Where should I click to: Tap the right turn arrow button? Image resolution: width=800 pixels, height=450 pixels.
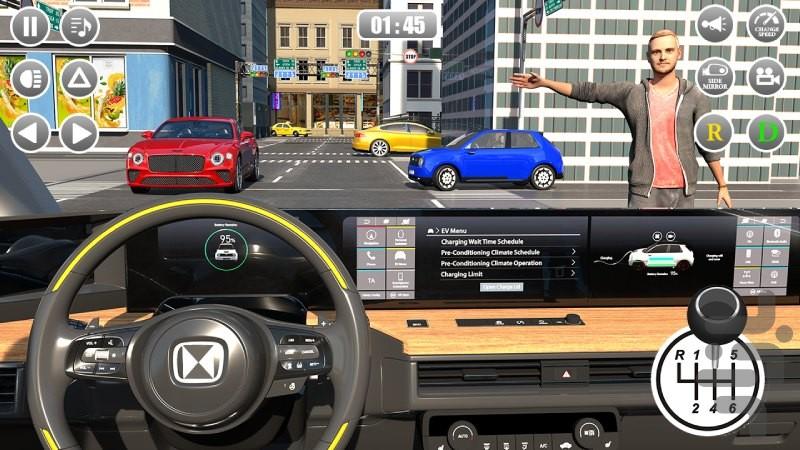coord(80,131)
